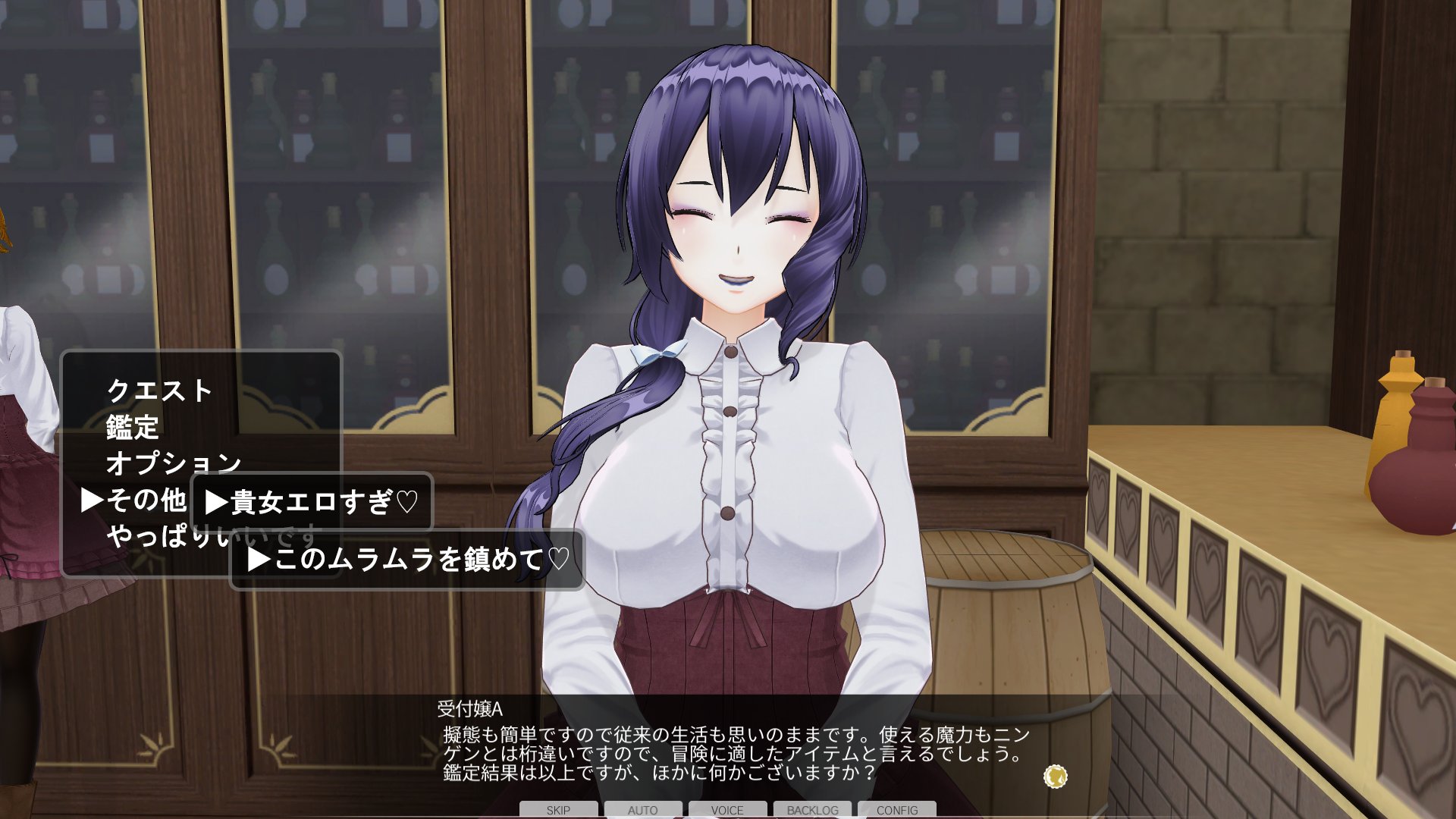Click the gold dialogue advance icon
The image size is (1456, 819).
pos(1055,777)
